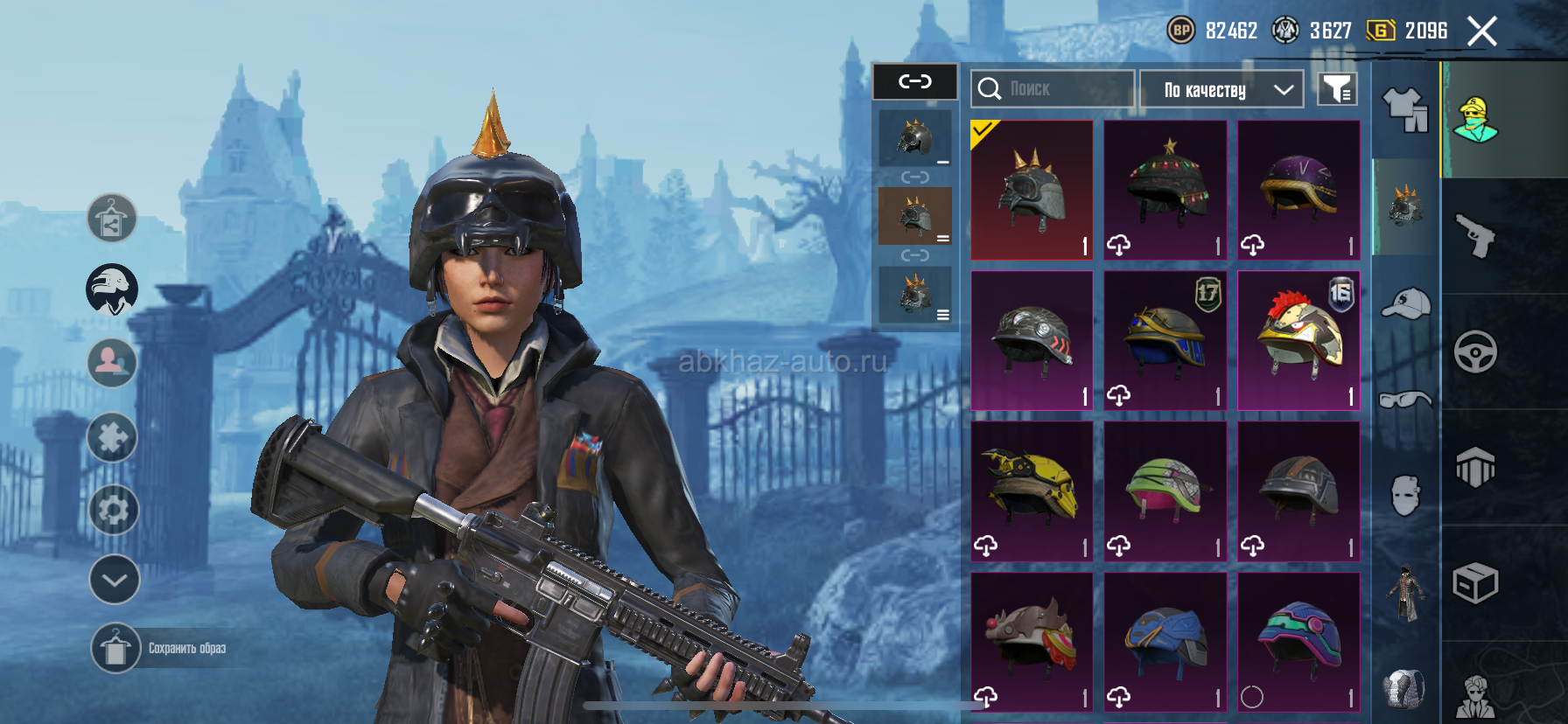Switch to the baseball cap category
The width and height of the screenshot is (1568, 724).
(x=1405, y=304)
